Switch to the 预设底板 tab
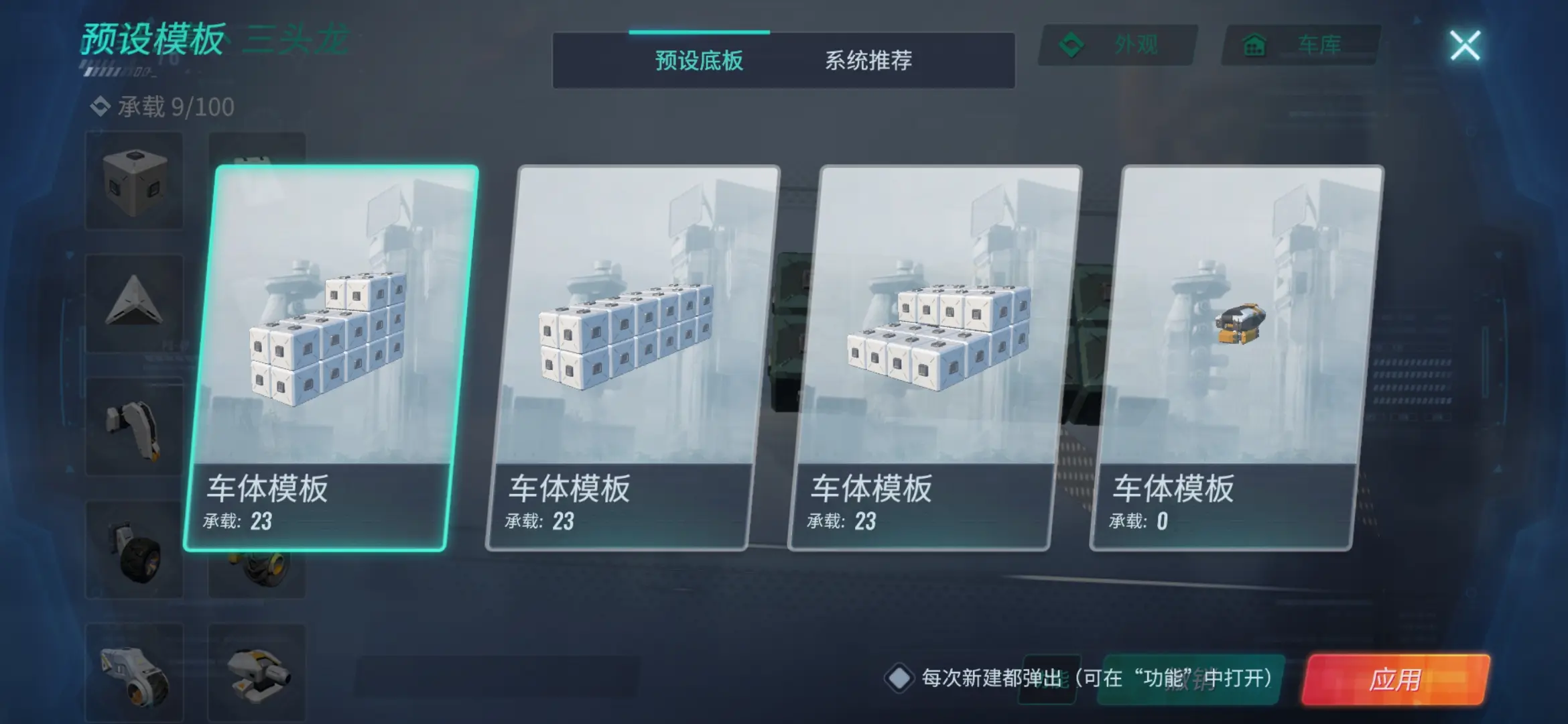This screenshot has width=1568, height=724. [x=699, y=61]
